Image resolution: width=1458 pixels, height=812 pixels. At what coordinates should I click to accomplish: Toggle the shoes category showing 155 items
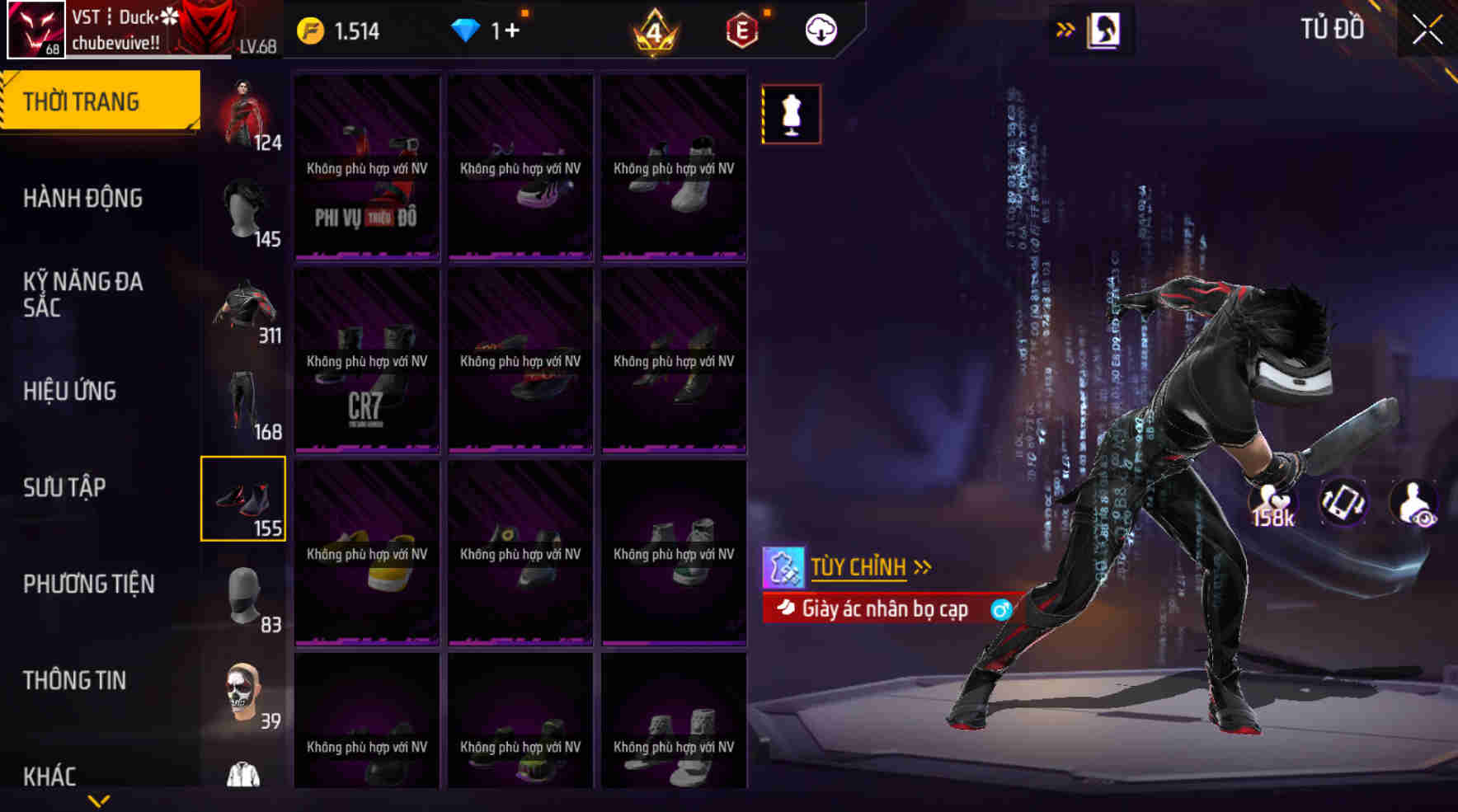coord(243,497)
